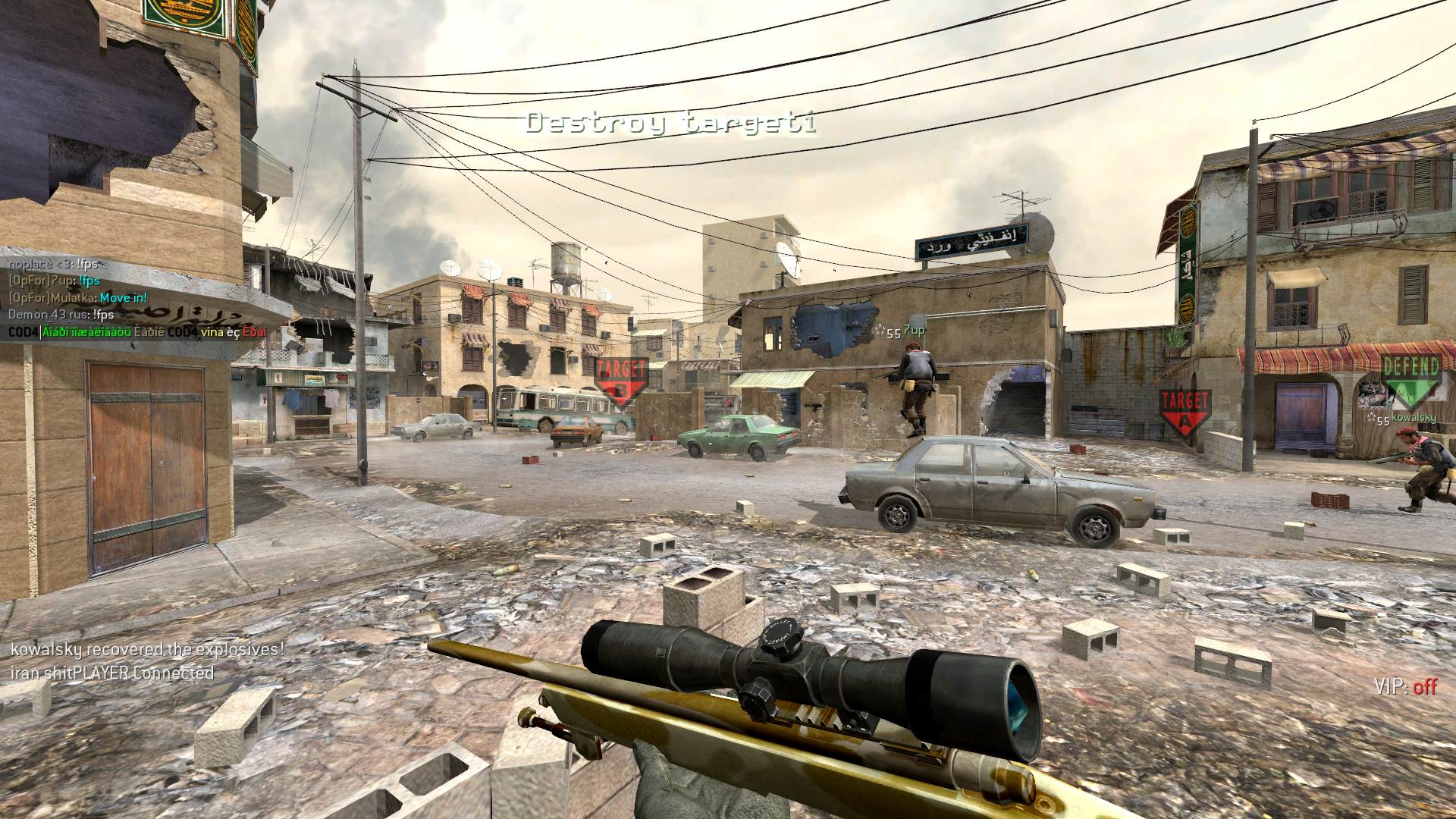Click the red Target B objective marker
The height and width of the screenshot is (819, 1456).
point(621,380)
